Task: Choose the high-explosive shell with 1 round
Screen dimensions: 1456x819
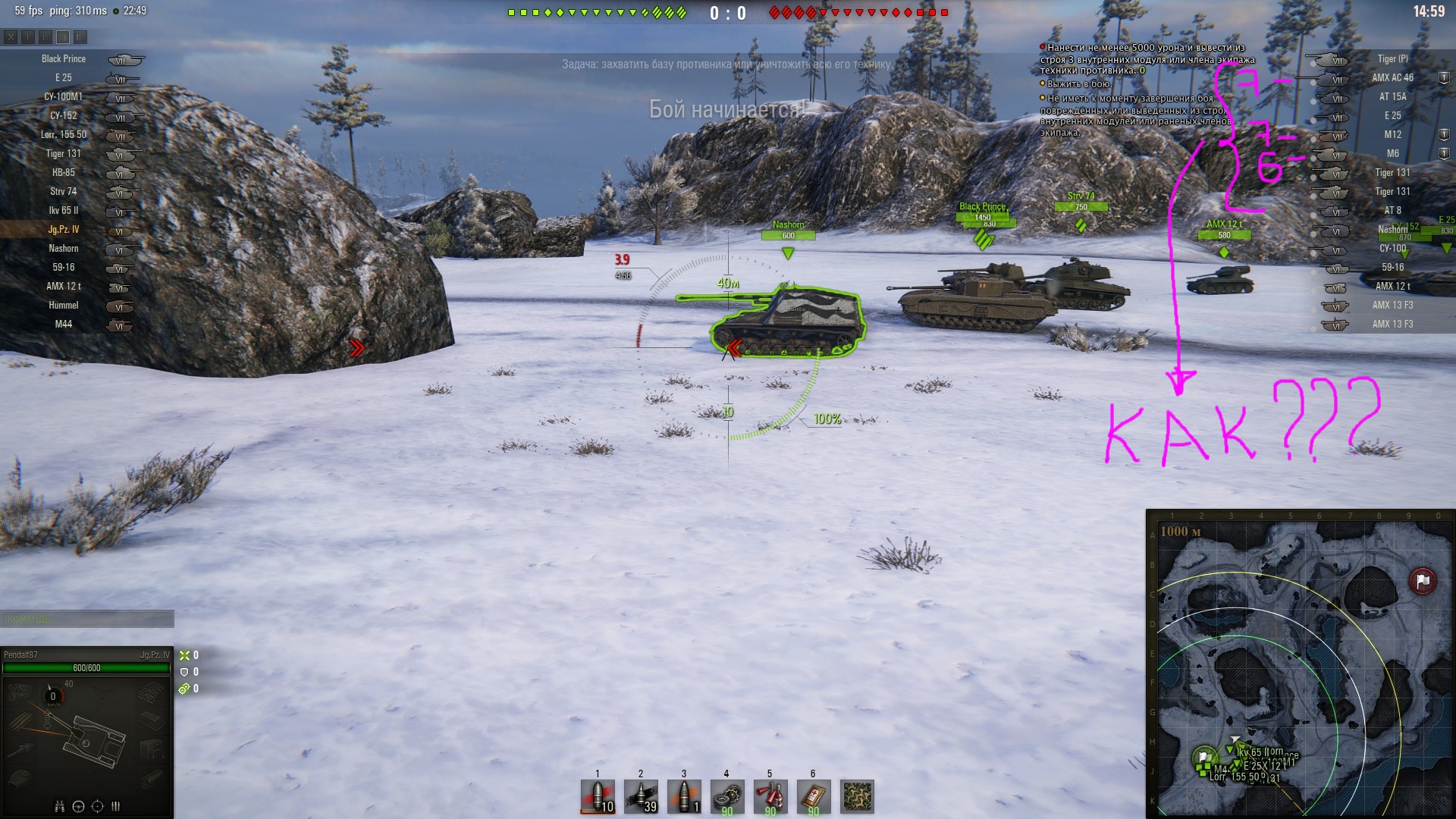Action: click(684, 797)
